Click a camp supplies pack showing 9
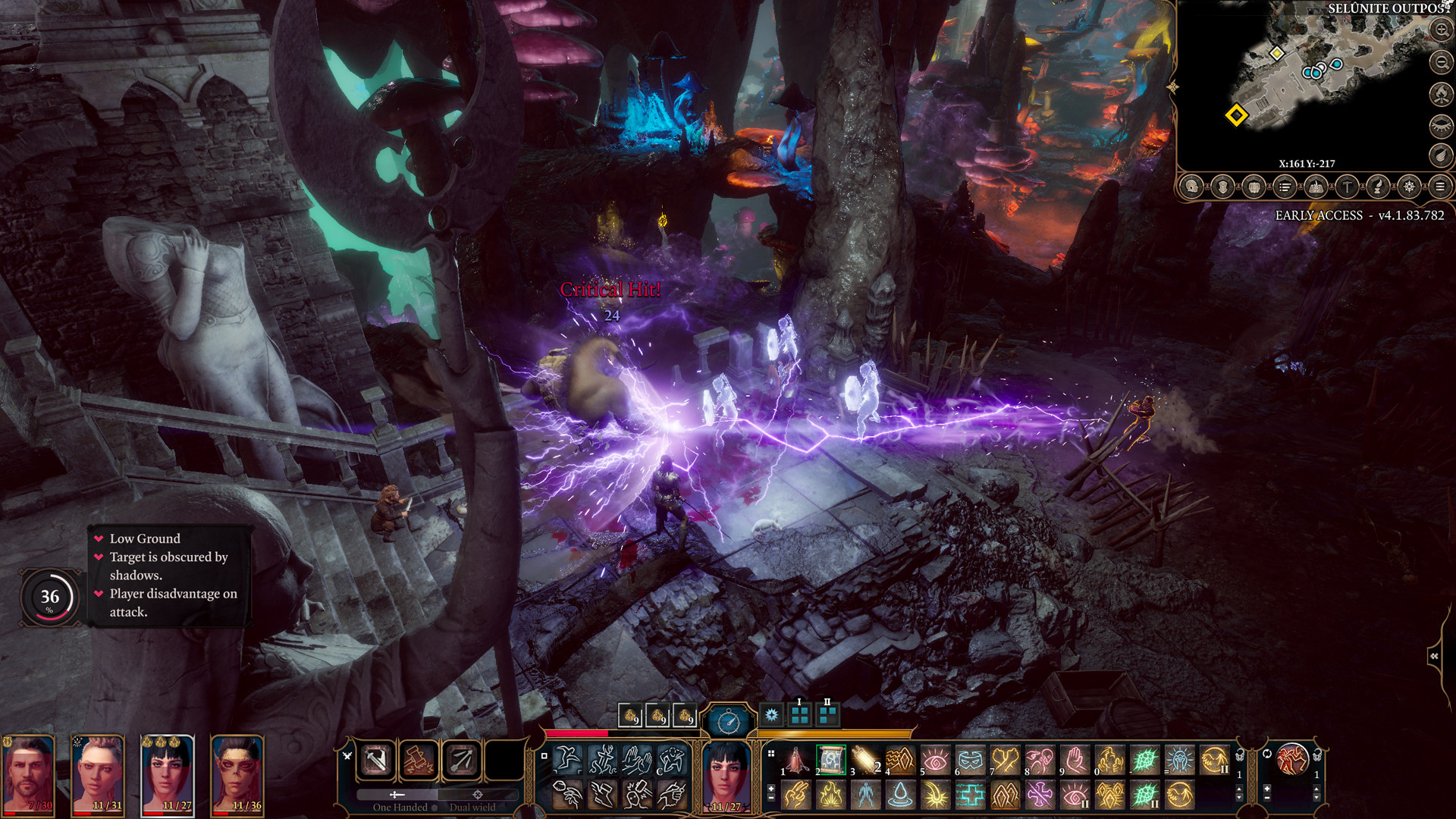Screen dimensions: 1456x819 [631, 714]
